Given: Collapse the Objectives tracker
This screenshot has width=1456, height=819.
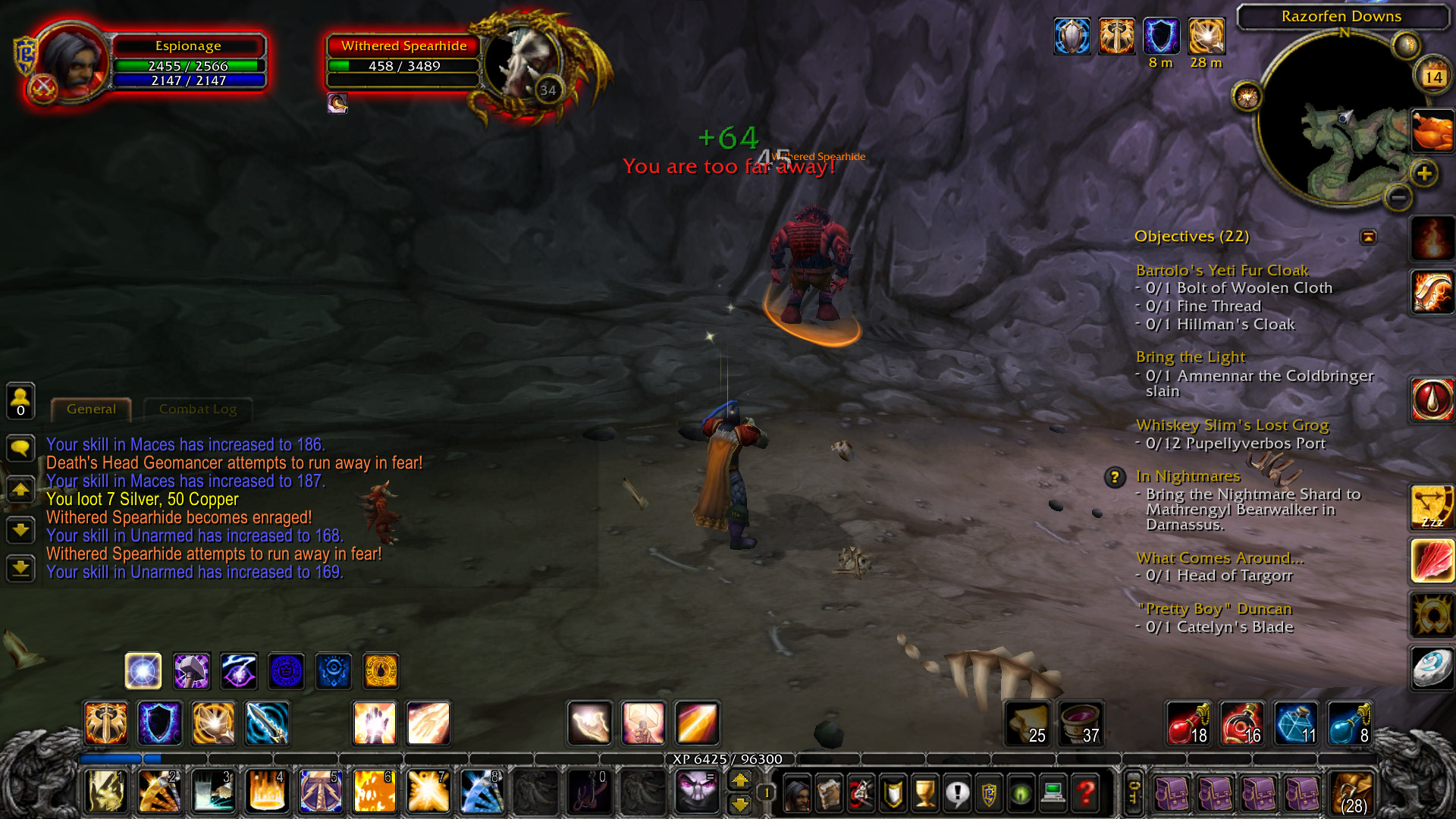Looking at the screenshot, I should click(x=1367, y=237).
